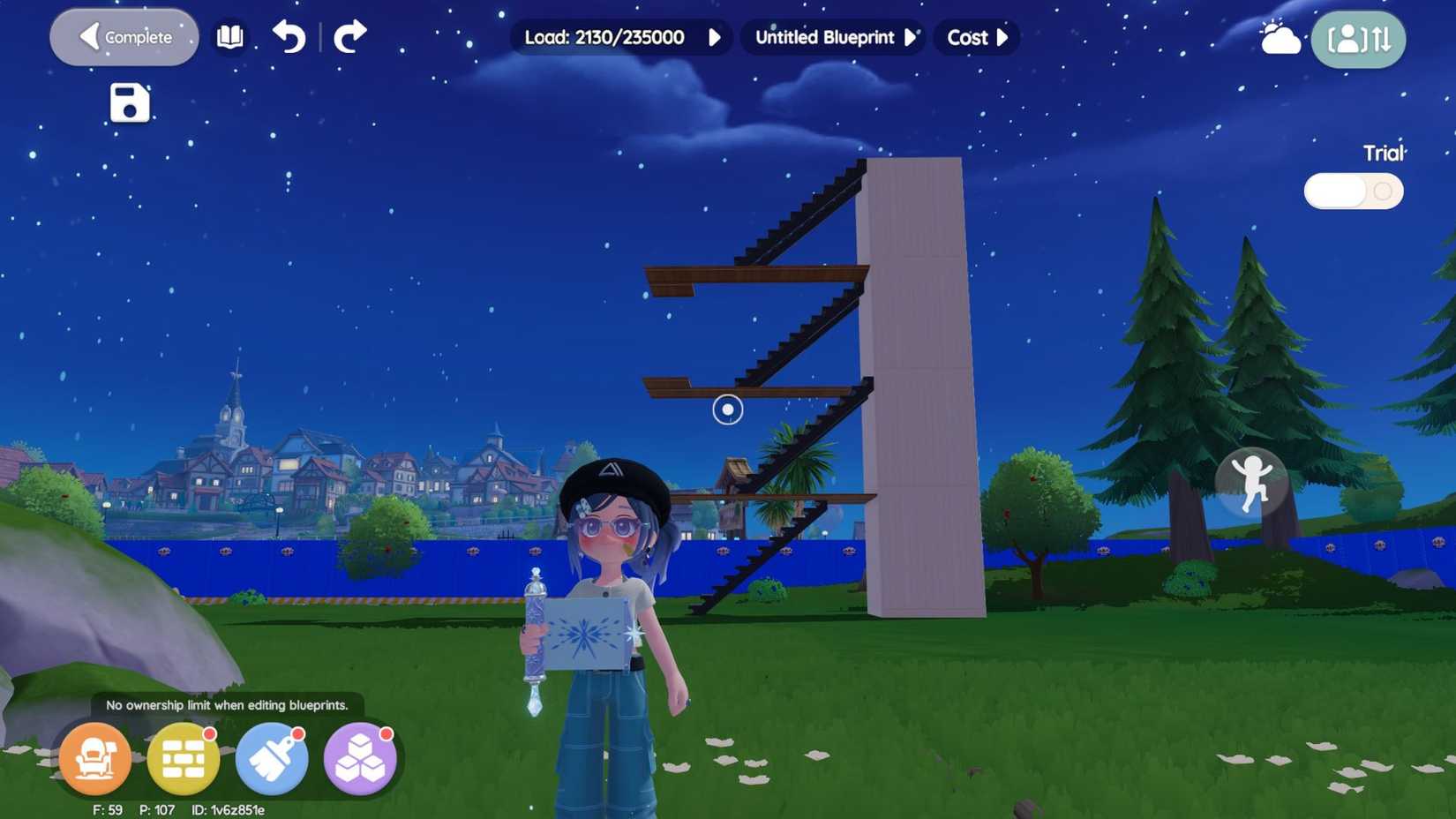Viewport: 1456px width, 819px height.
Task: Save the current blueprint with the disk icon
Action: coord(128,103)
